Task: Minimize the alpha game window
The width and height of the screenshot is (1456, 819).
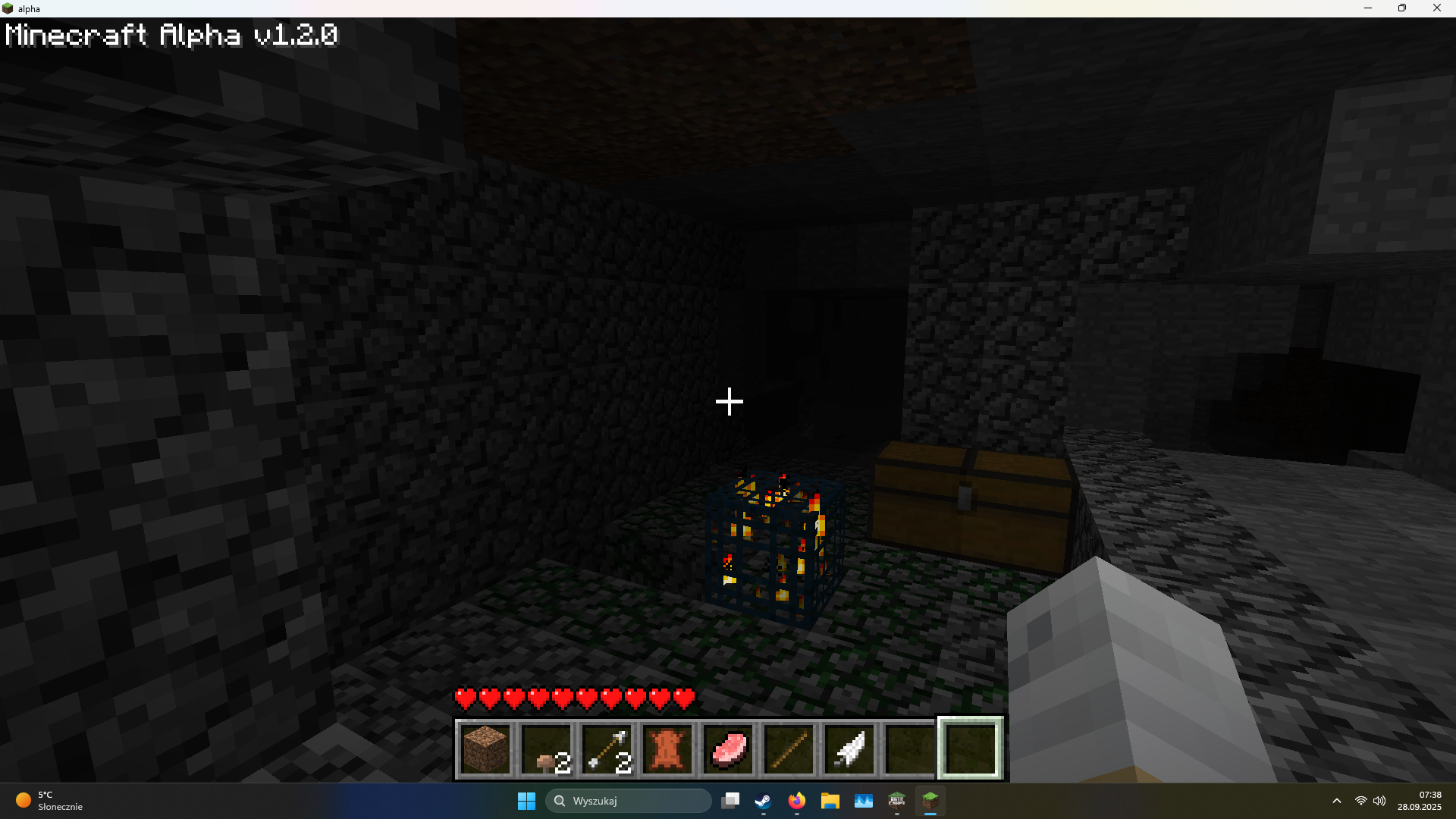Action: pos(1368,8)
